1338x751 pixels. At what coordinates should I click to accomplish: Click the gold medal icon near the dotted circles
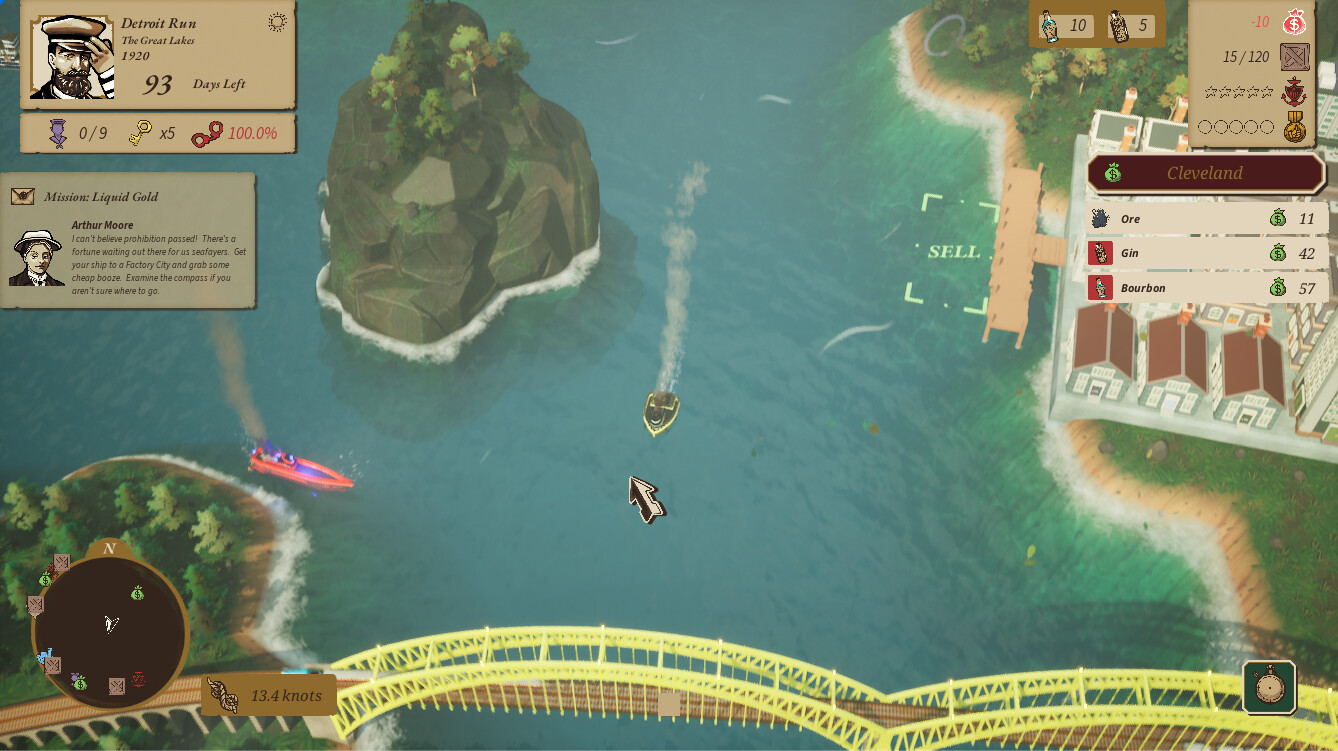(1293, 126)
